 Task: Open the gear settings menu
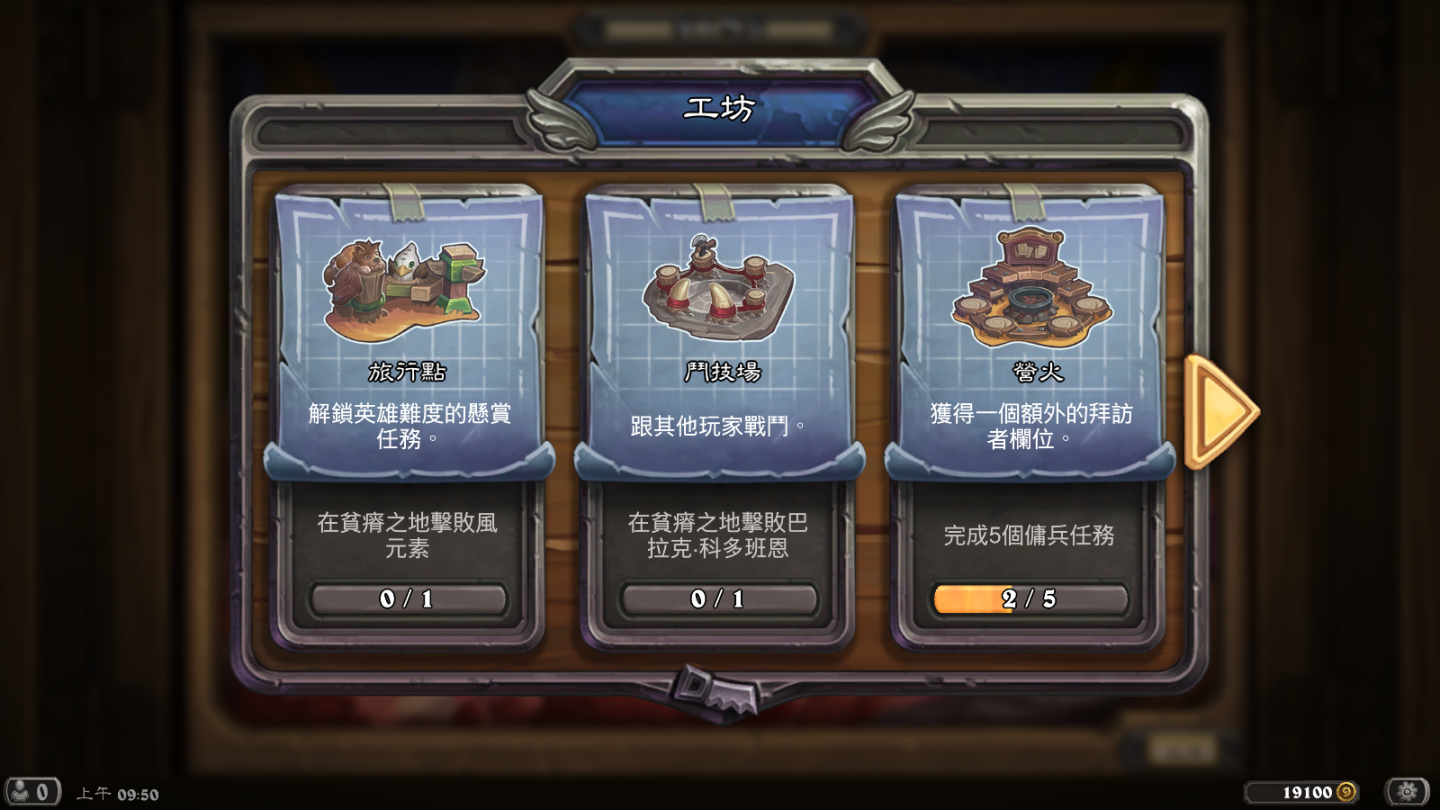point(1407,792)
